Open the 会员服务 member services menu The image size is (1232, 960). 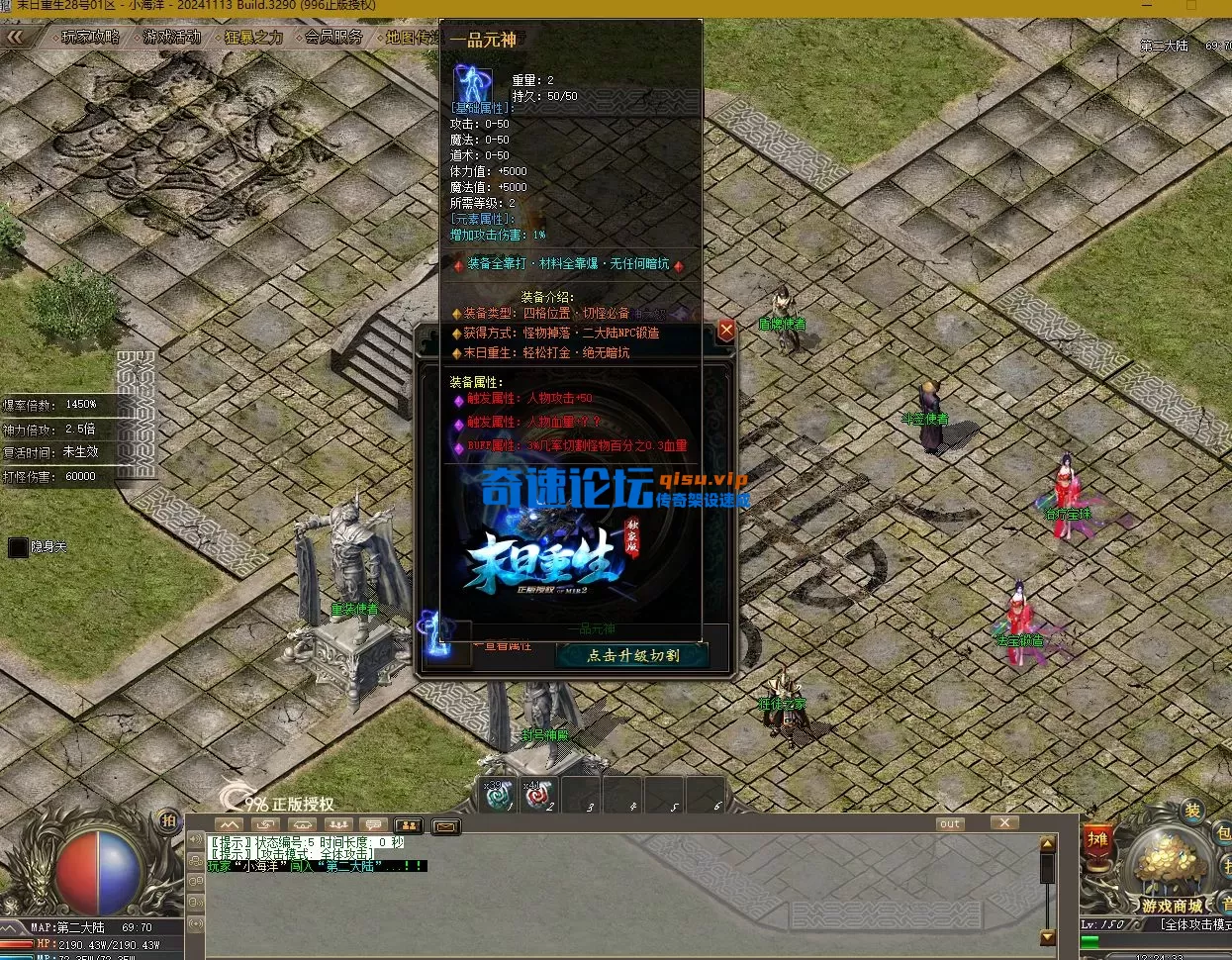(333, 38)
